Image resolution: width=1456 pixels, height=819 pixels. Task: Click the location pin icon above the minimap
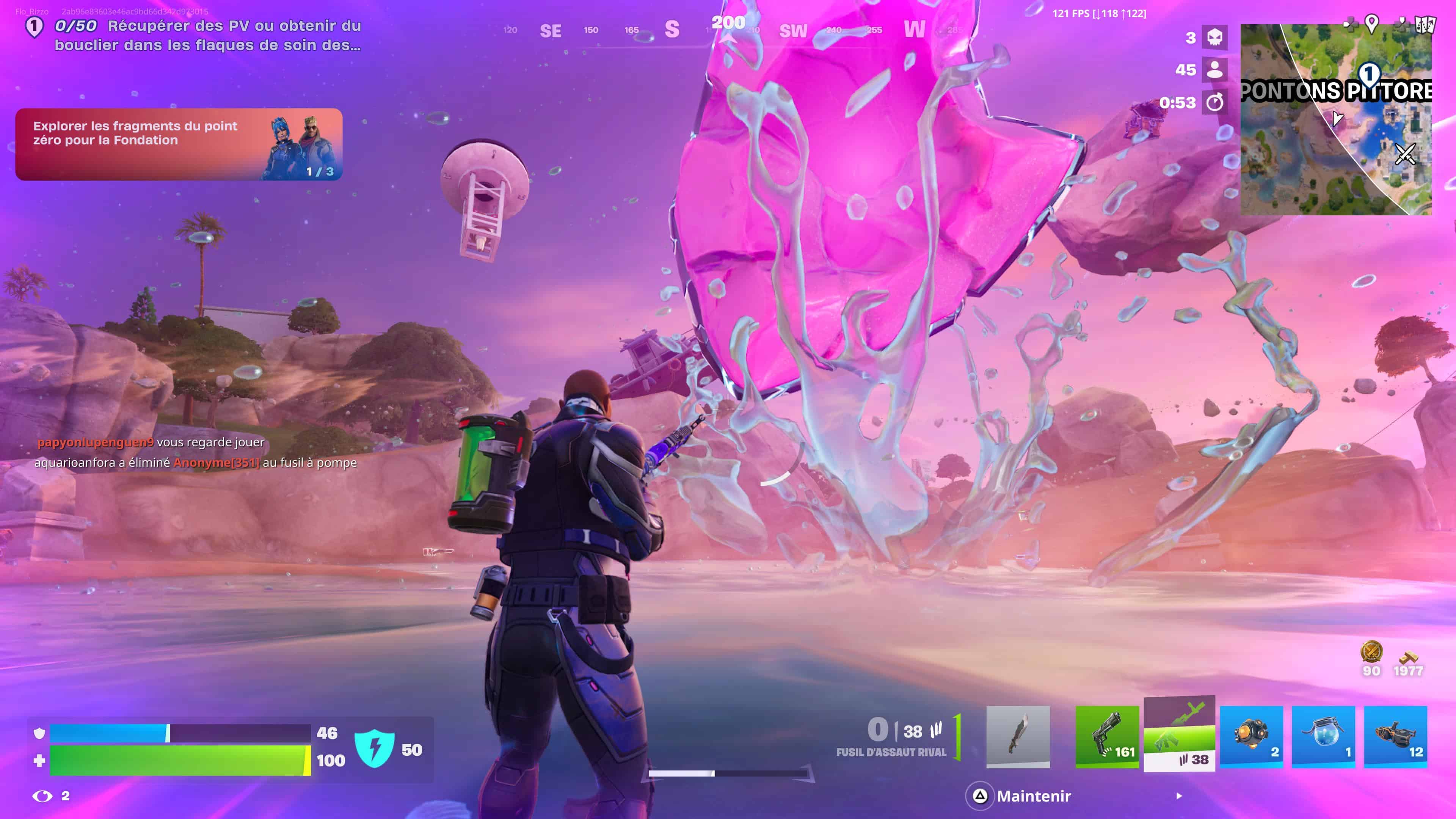click(1371, 23)
